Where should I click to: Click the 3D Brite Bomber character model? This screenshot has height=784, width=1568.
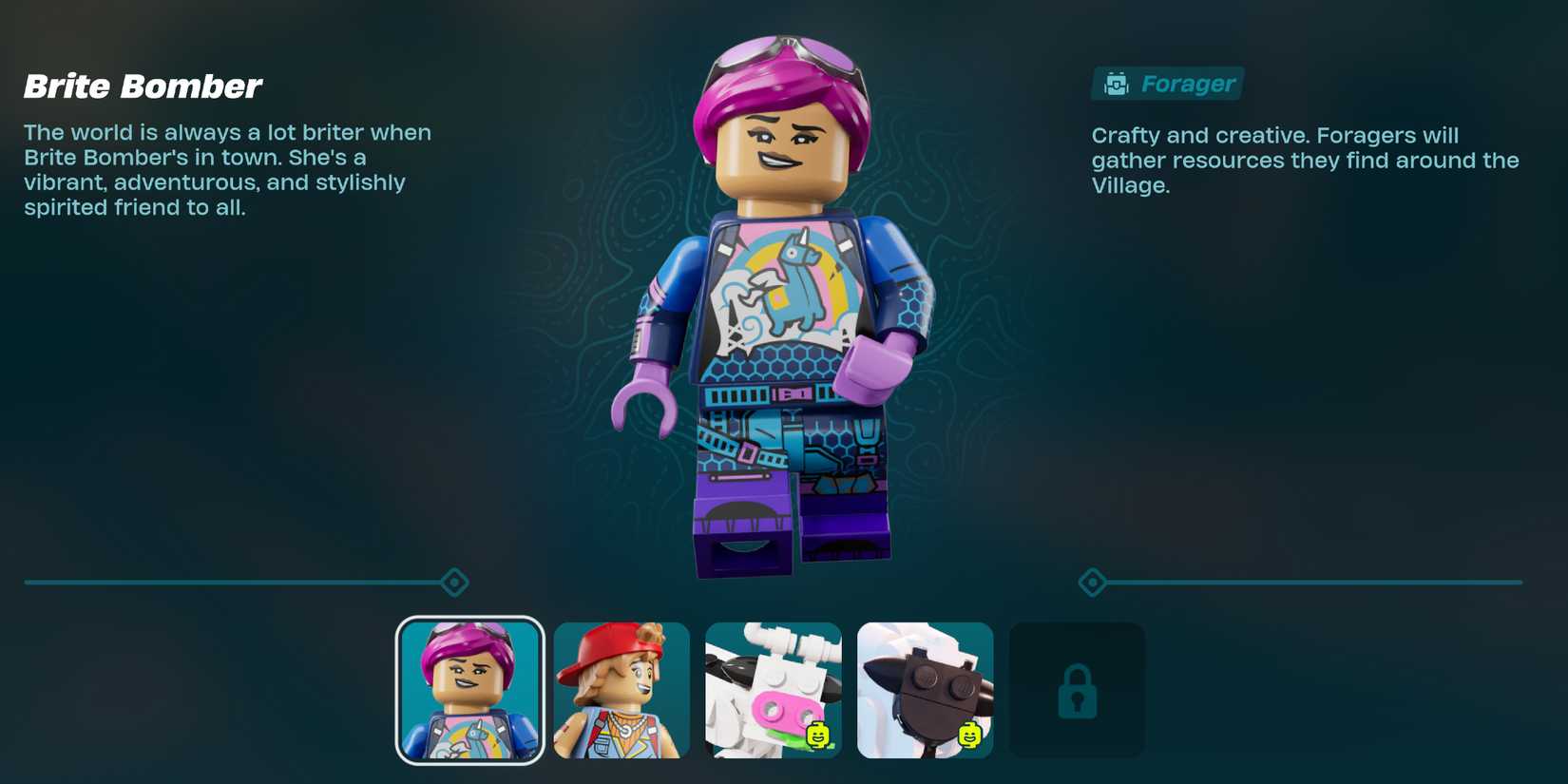[x=779, y=314]
